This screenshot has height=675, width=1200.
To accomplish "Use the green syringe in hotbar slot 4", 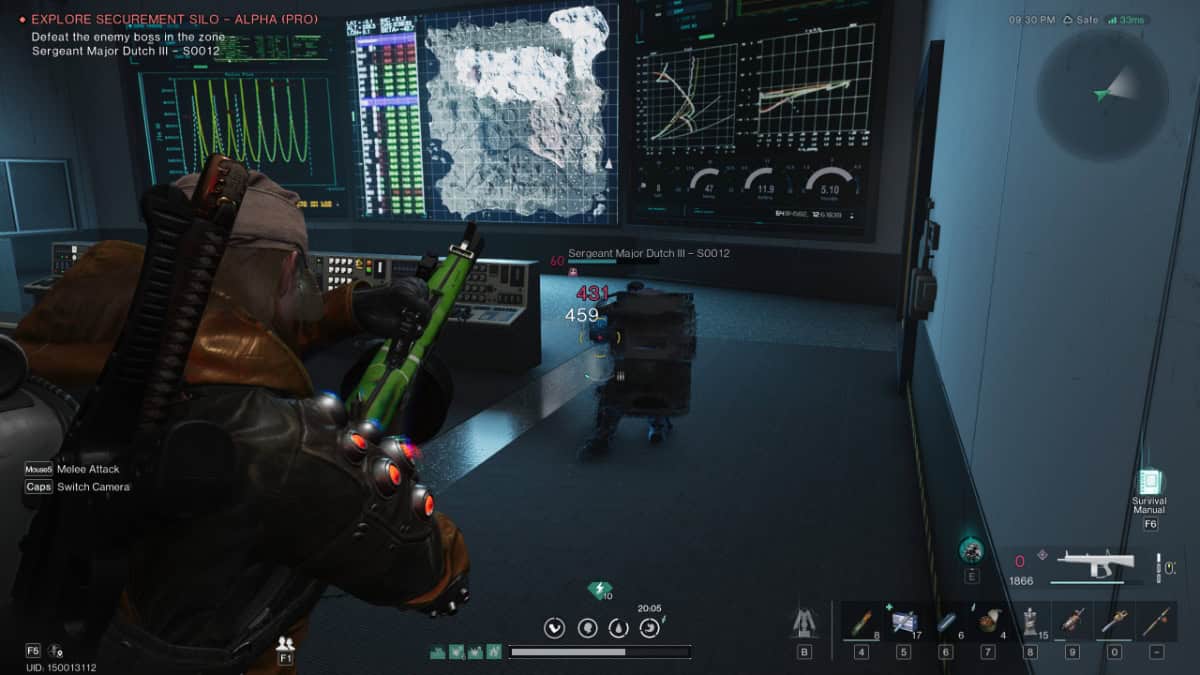I will click(x=861, y=622).
